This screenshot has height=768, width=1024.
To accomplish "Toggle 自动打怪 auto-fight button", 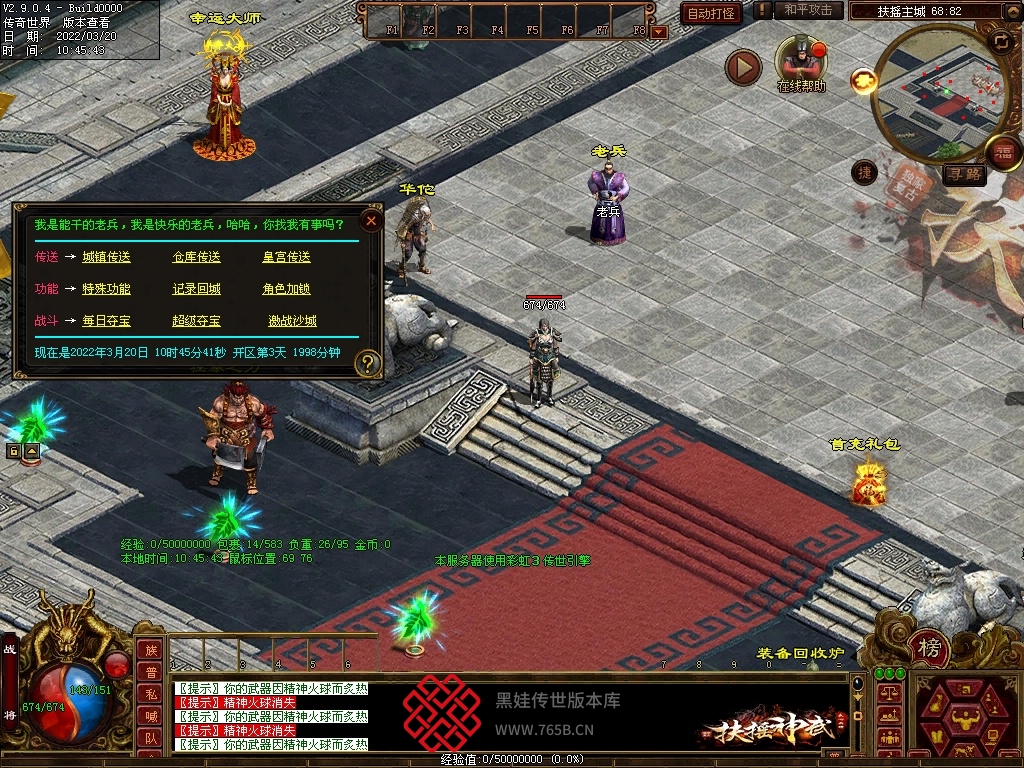I will [x=712, y=13].
